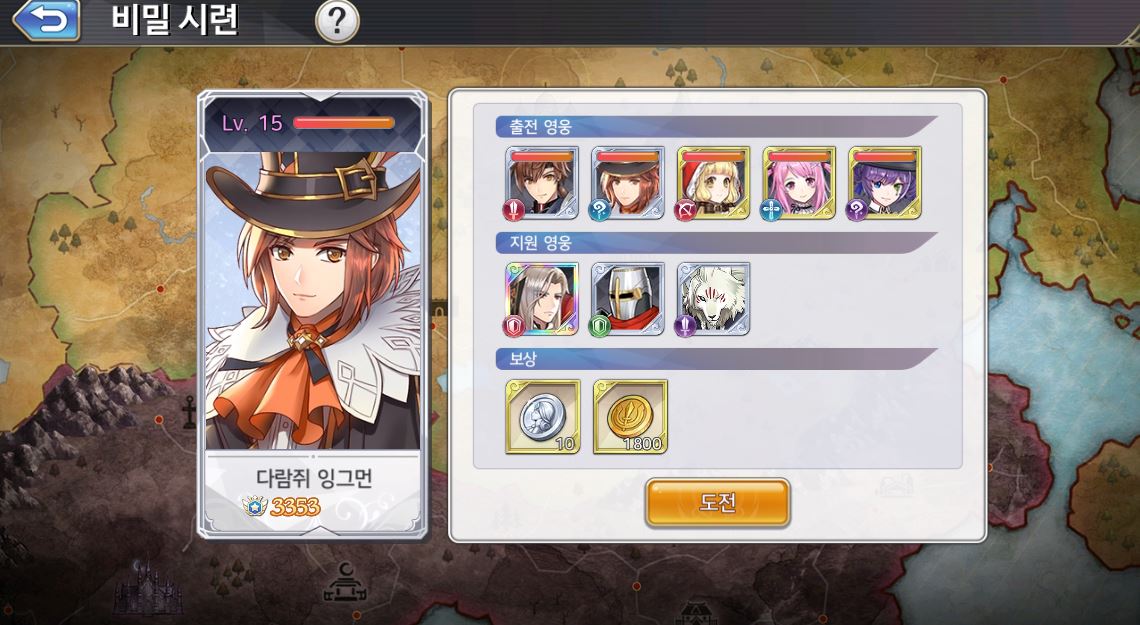The image size is (1140, 625).
Task: Pick the purple-haired hero with cap
Action: [885, 183]
